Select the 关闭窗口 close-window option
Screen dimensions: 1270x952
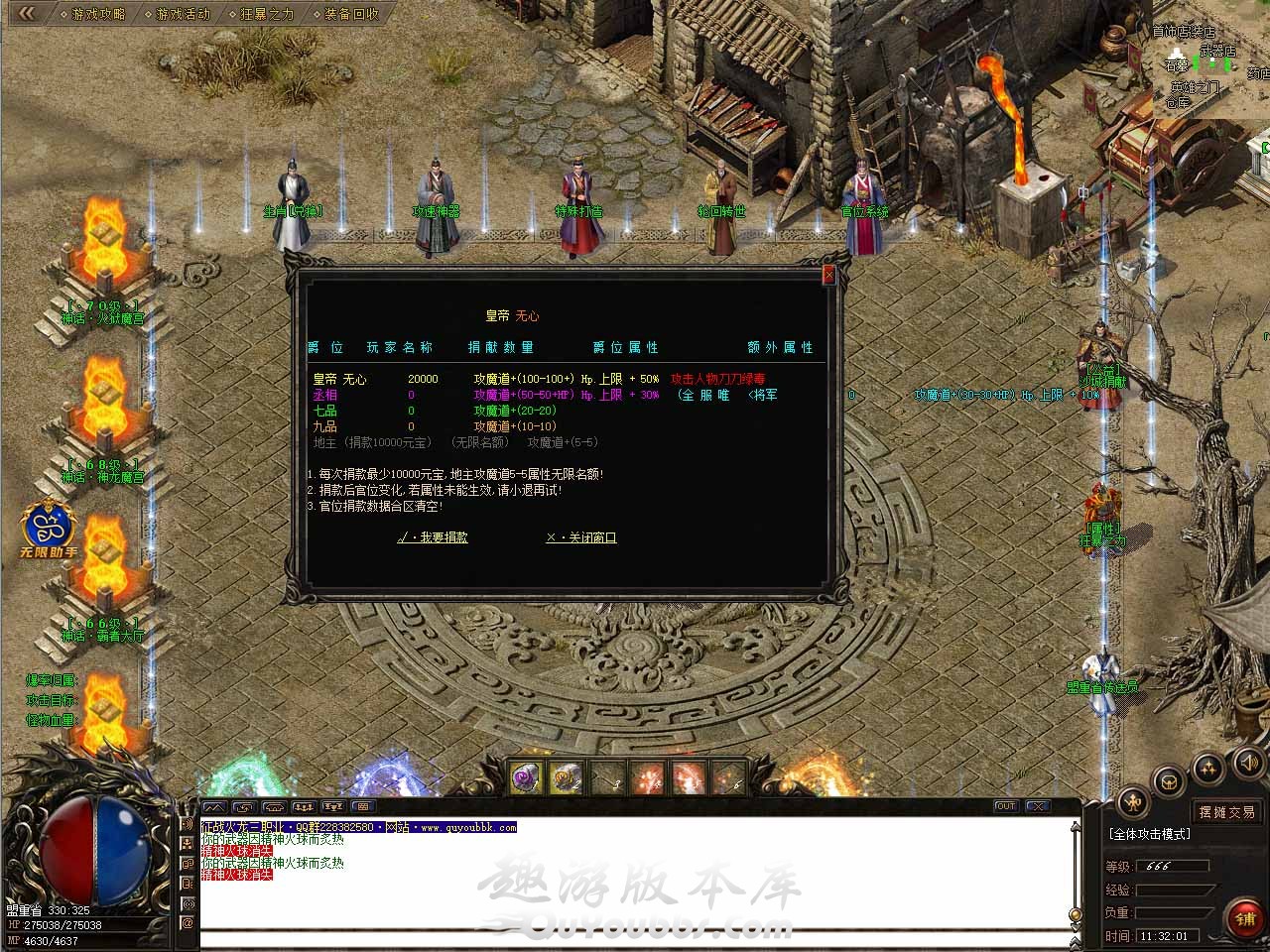tap(581, 537)
